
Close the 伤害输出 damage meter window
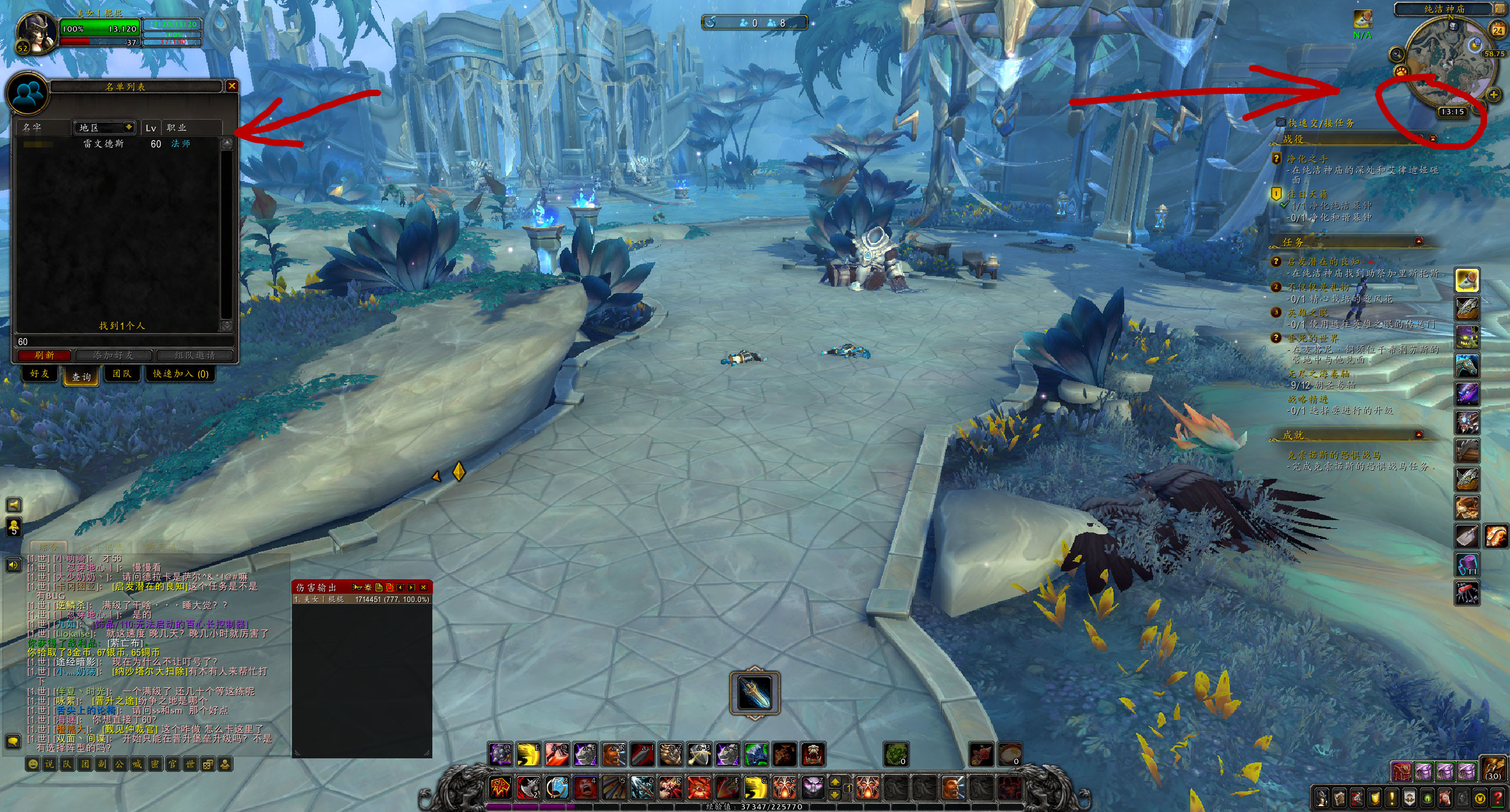423,587
